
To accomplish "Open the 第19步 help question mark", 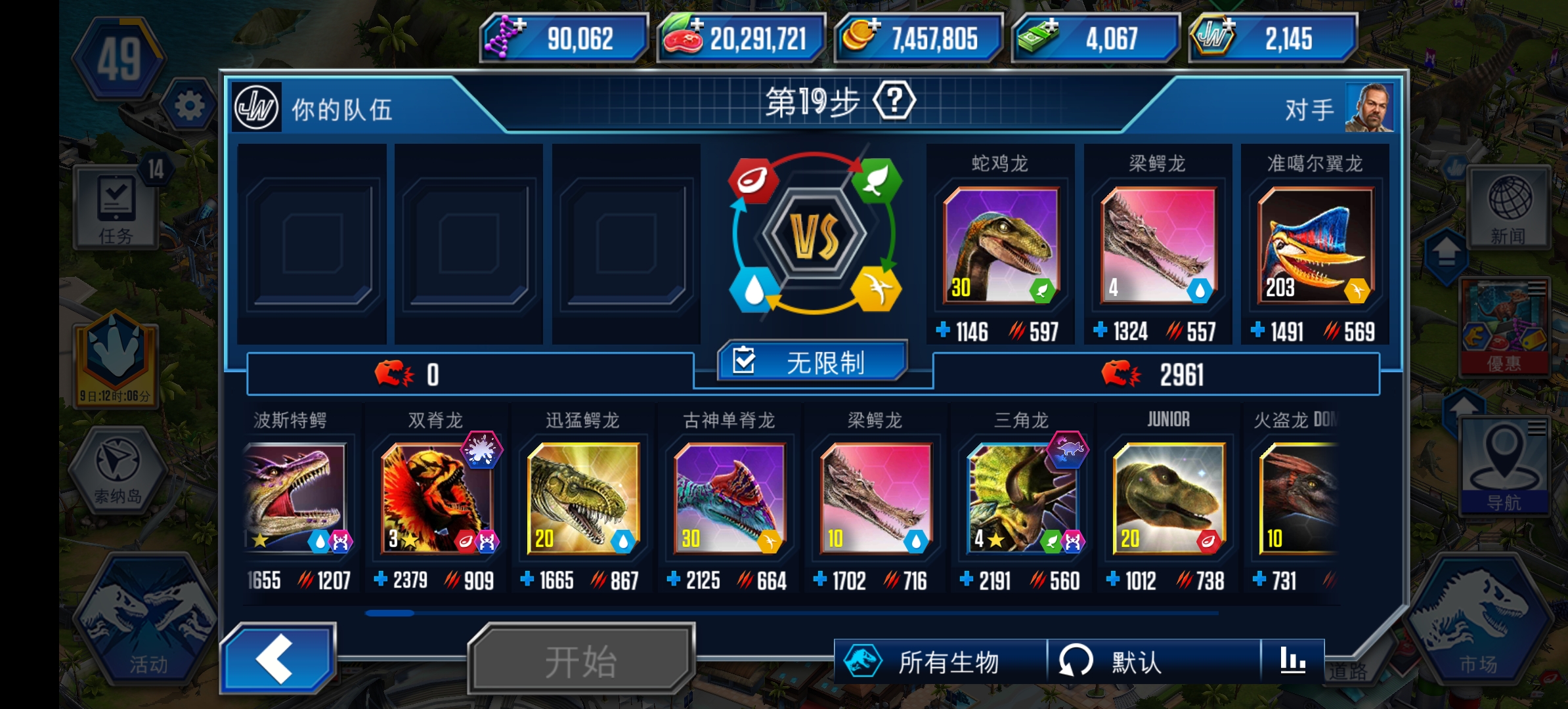I will coord(893,100).
